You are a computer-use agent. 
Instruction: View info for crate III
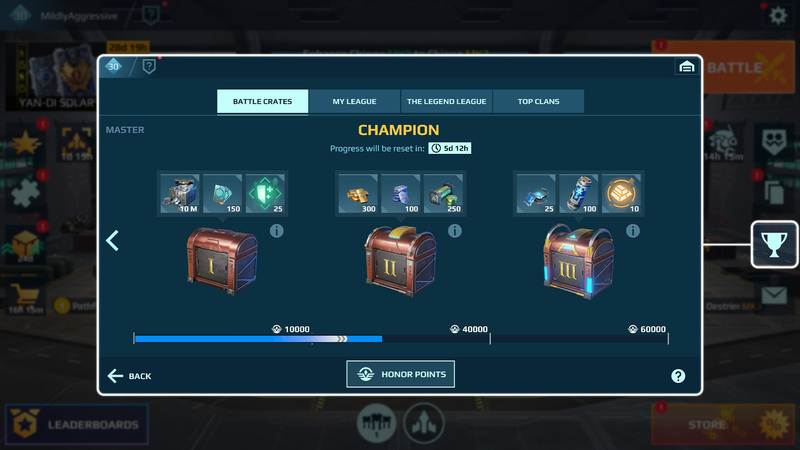coord(633,231)
